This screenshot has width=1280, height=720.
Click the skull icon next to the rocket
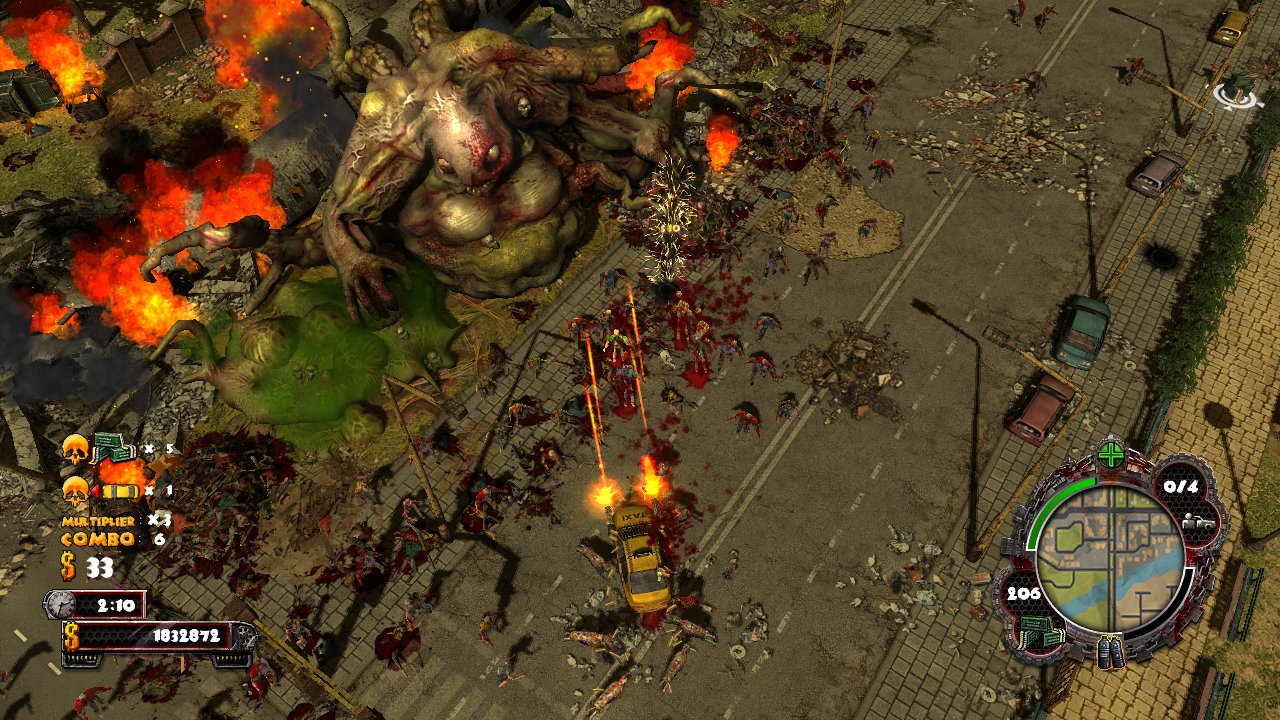pos(75,490)
